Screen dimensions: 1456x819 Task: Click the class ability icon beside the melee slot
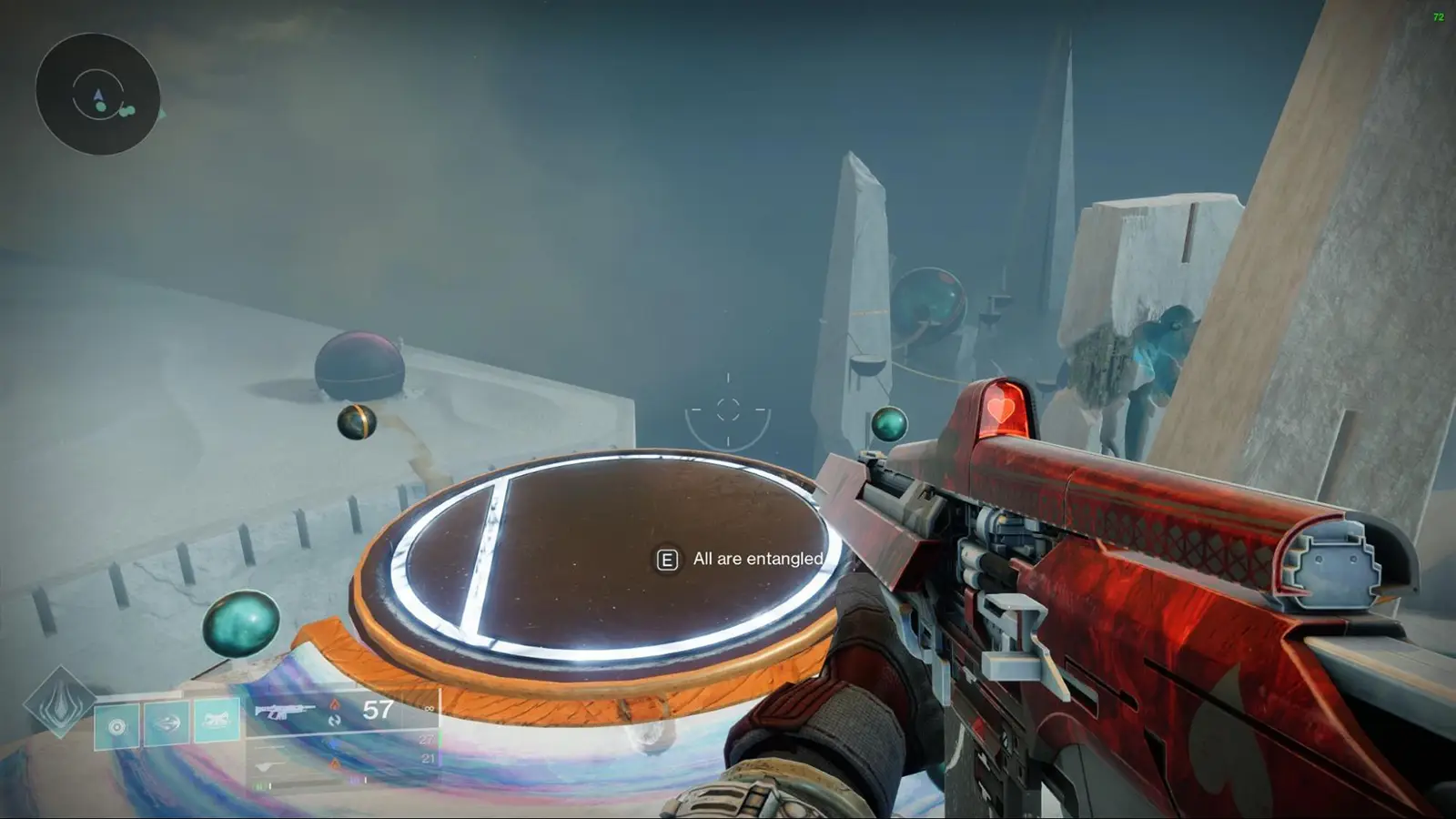pyautogui.click(x=216, y=719)
